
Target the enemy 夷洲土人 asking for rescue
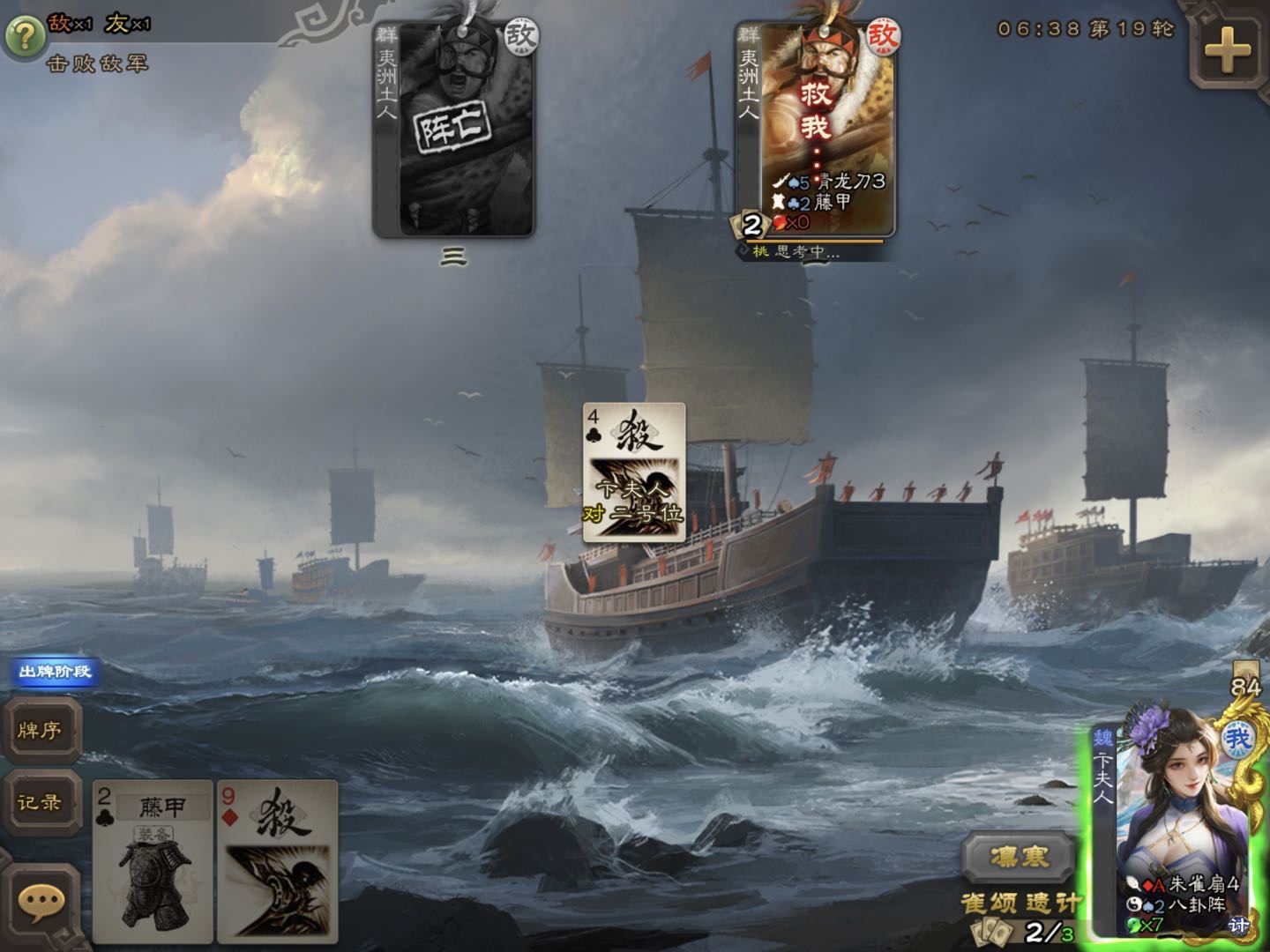click(817, 130)
